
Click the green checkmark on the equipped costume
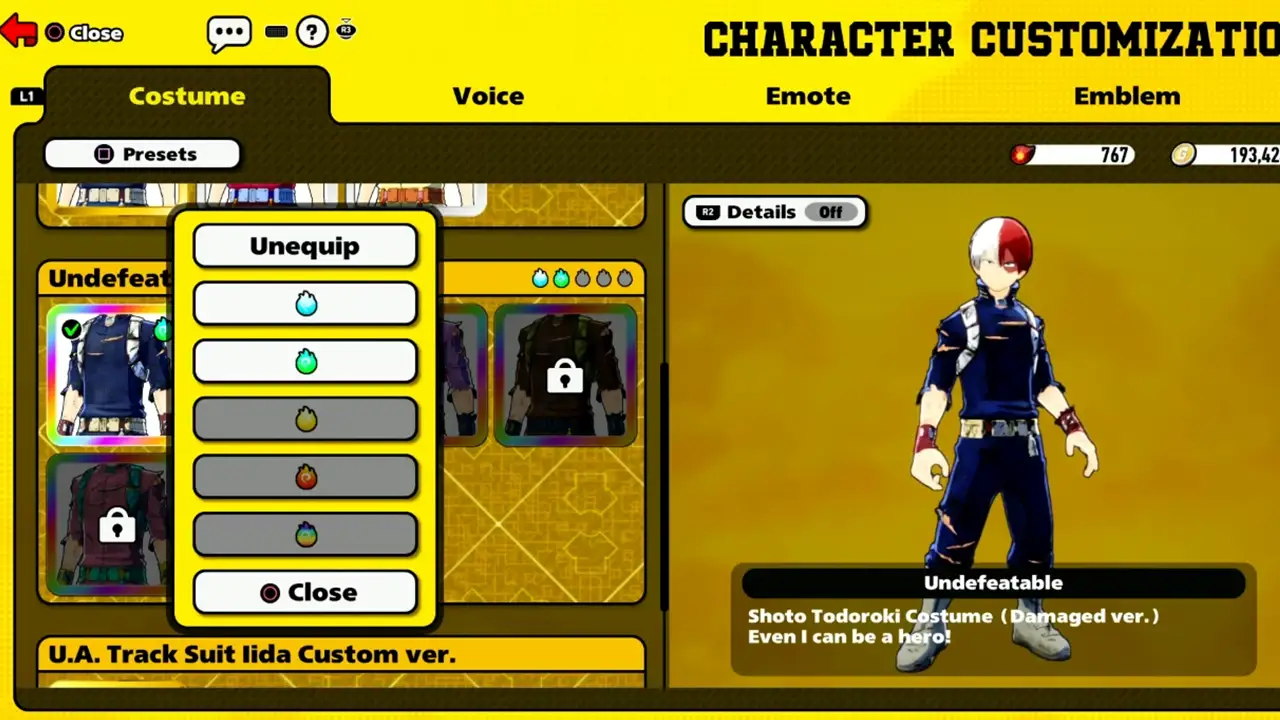pos(71,328)
